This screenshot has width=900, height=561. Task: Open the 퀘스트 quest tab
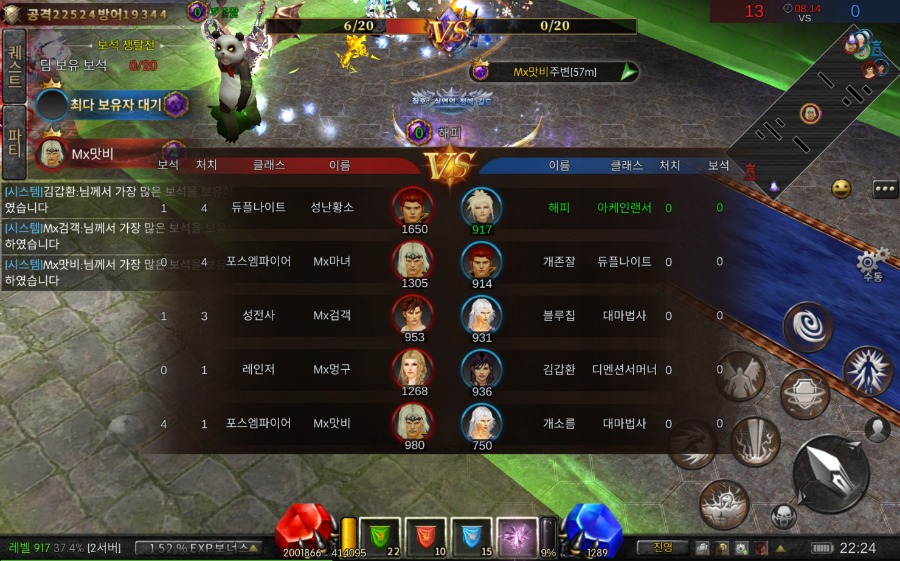click(15, 65)
